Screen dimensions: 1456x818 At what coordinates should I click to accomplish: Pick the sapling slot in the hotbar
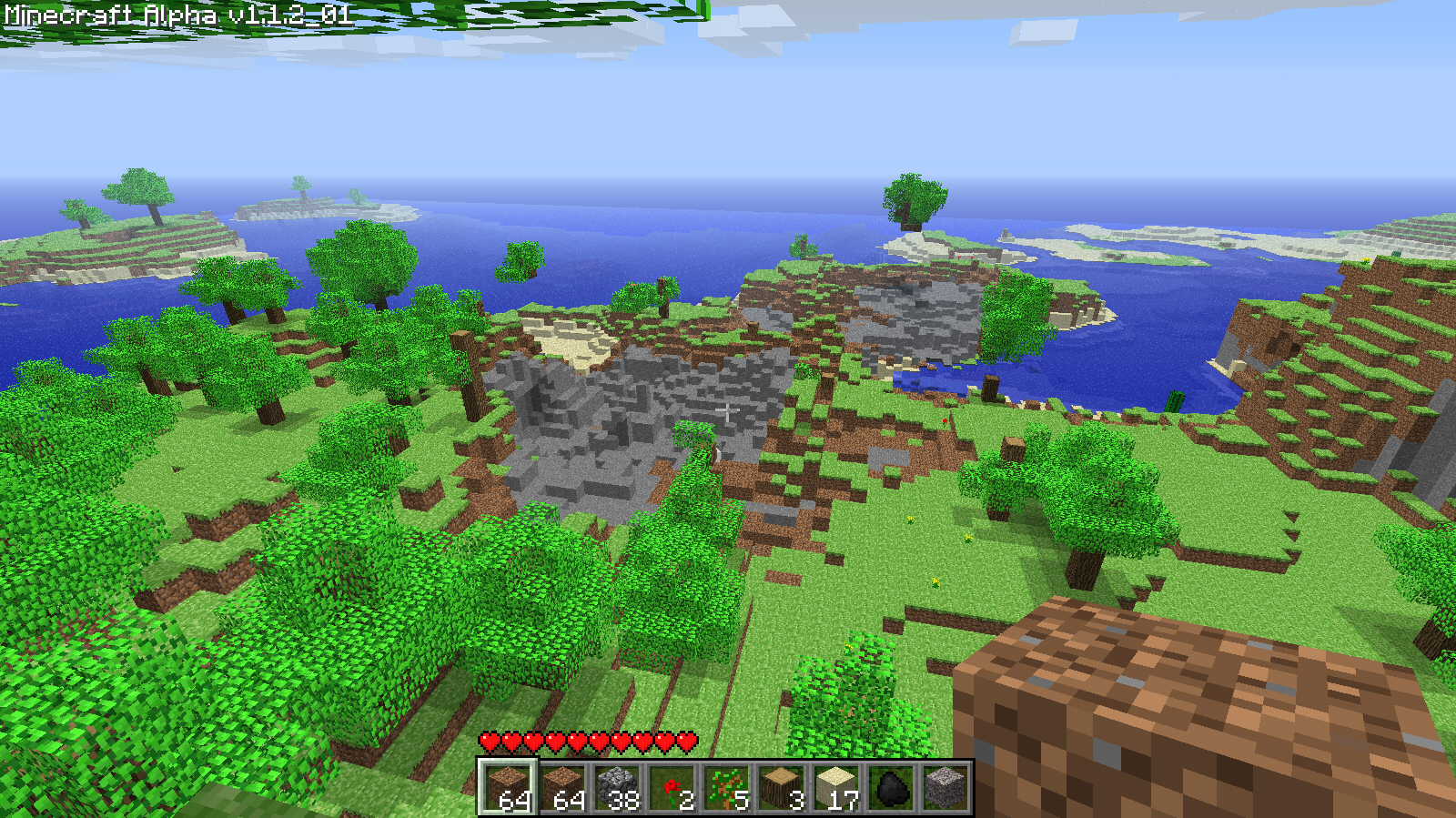pos(726,787)
